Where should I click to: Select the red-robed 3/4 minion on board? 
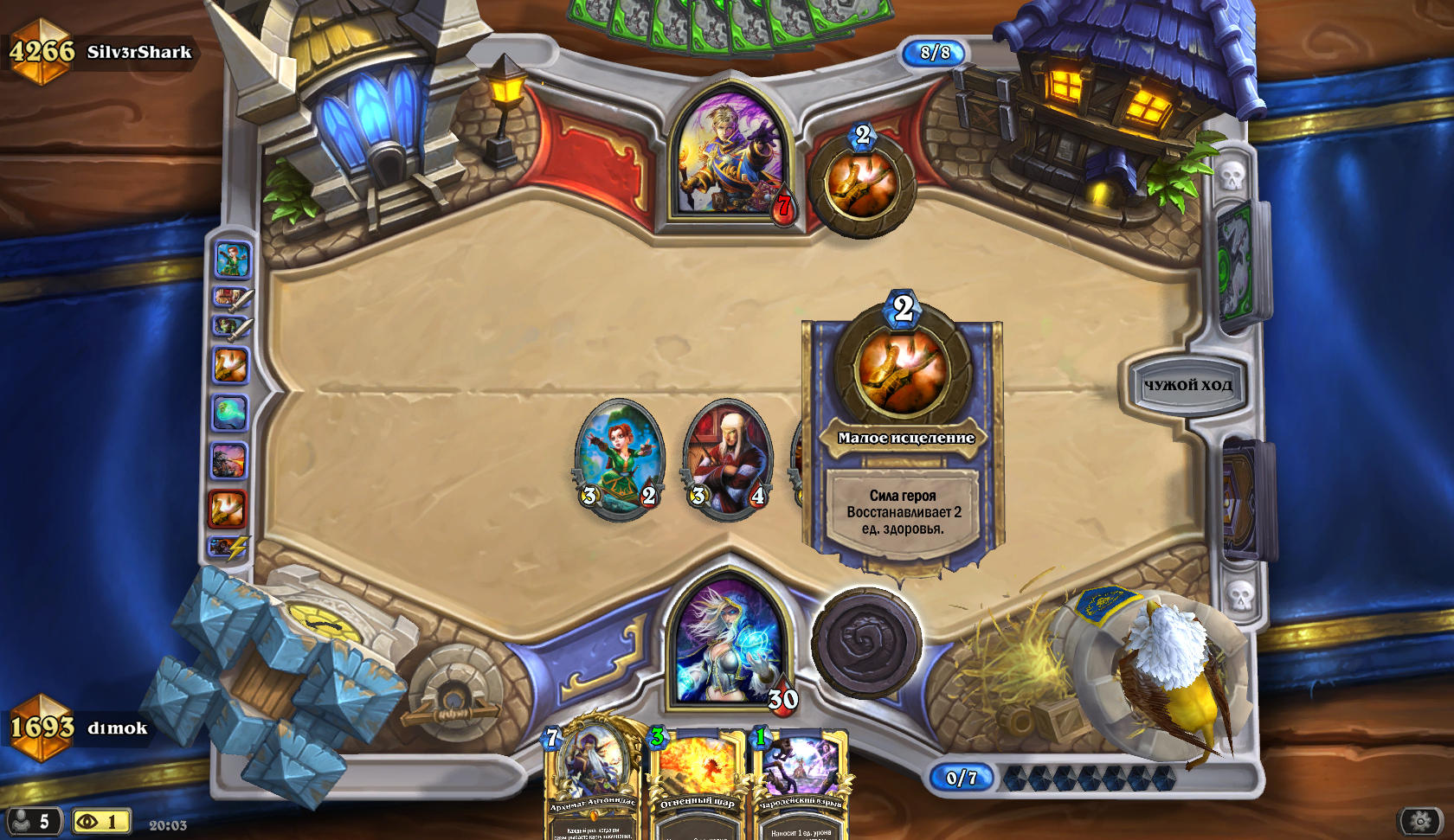[727, 458]
